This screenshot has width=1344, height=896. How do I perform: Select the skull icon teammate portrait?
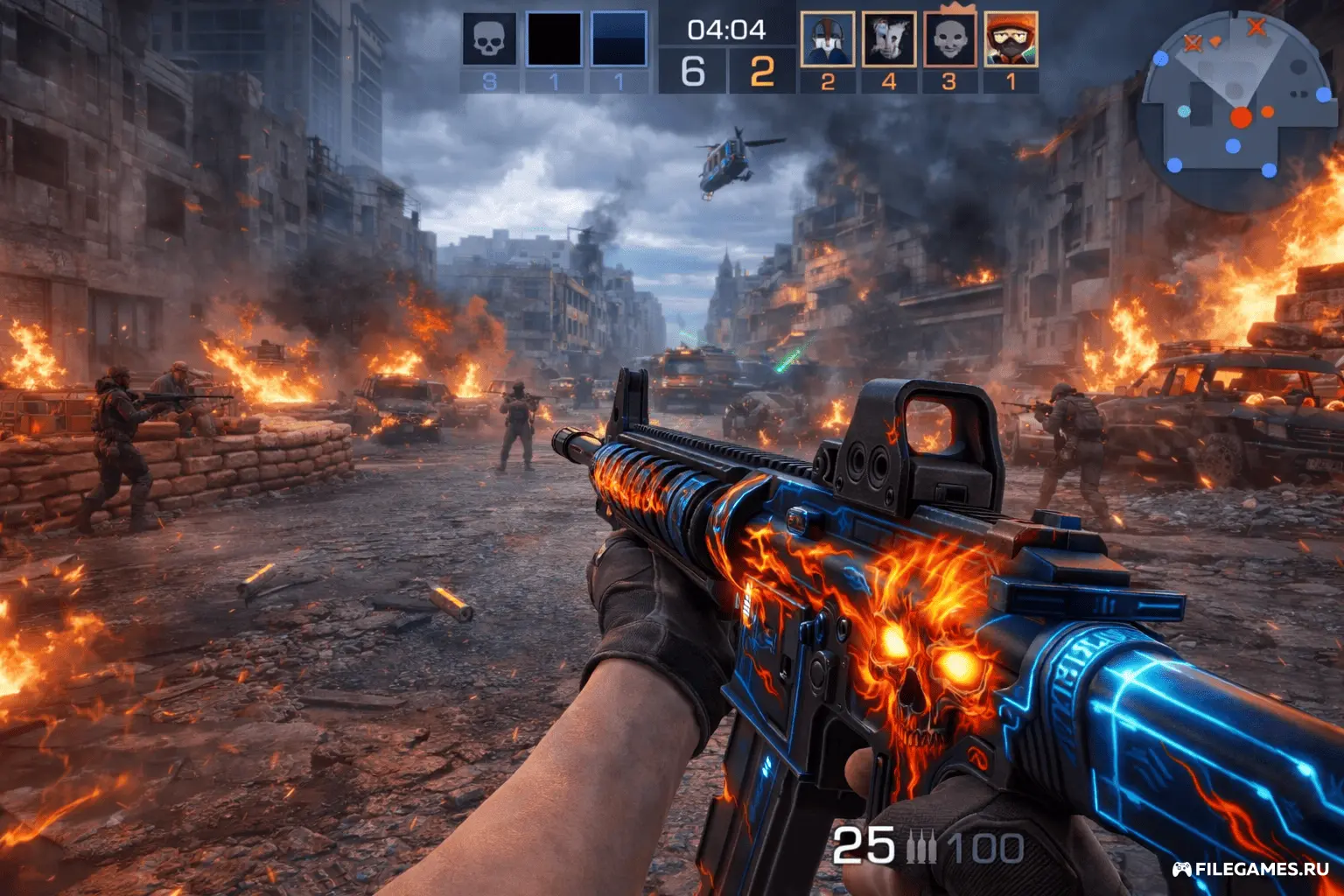(489, 39)
